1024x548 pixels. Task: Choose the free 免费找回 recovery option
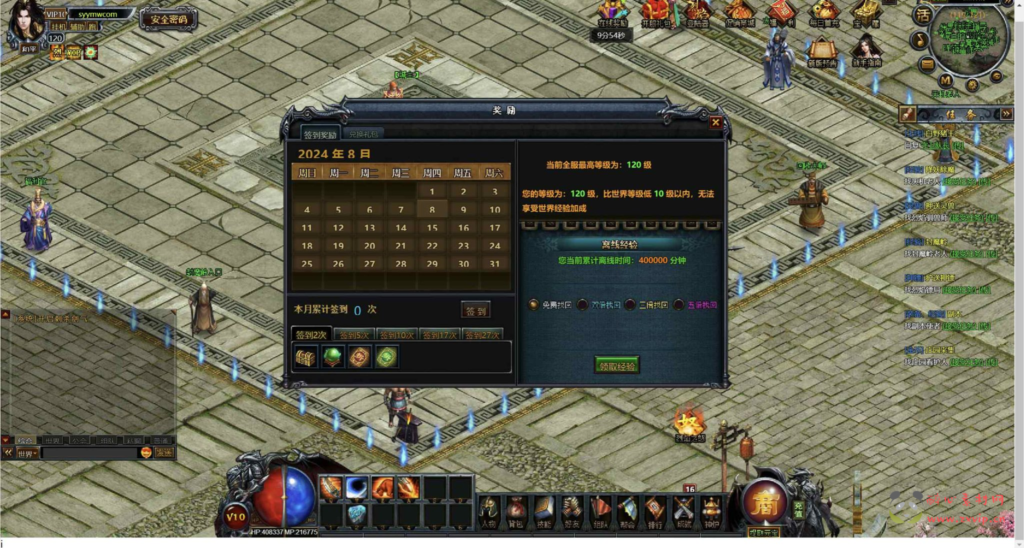point(534,304)
